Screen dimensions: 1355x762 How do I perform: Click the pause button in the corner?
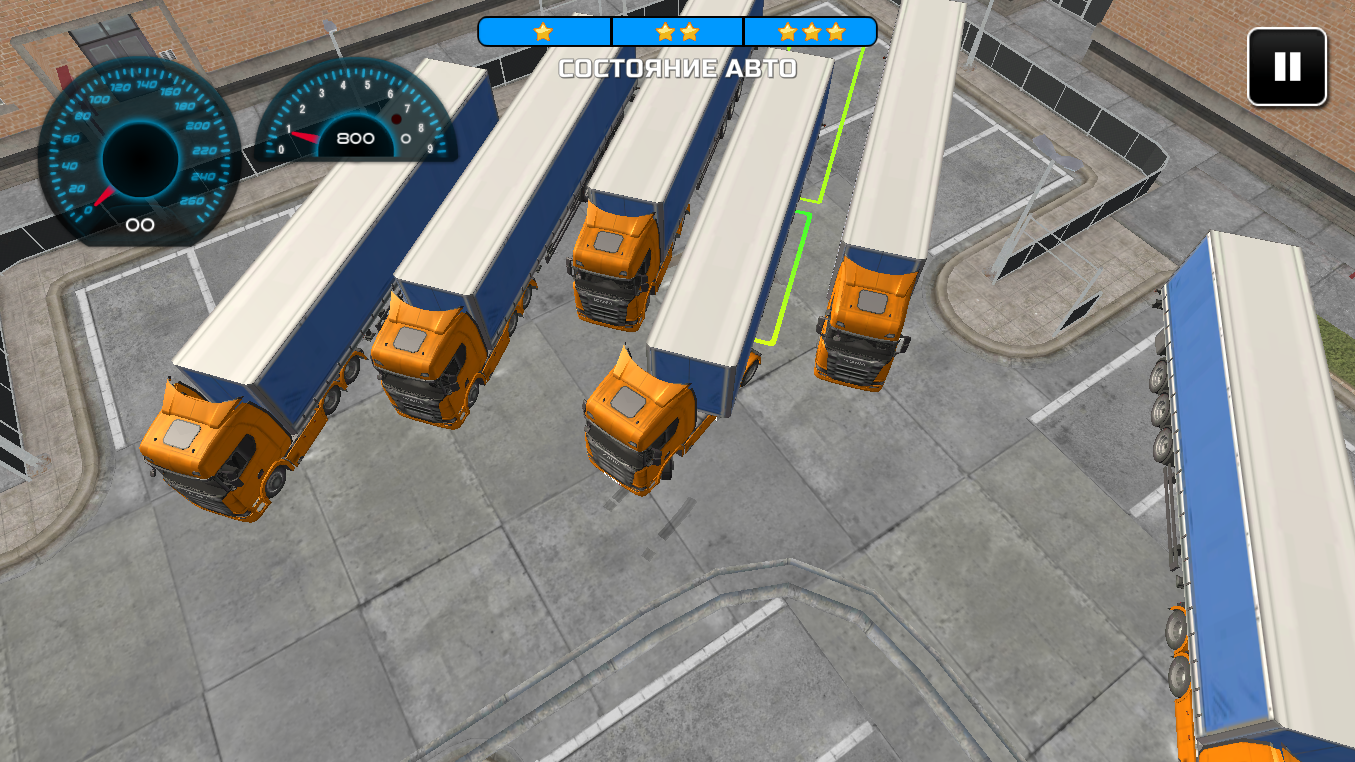[1285, 68]
